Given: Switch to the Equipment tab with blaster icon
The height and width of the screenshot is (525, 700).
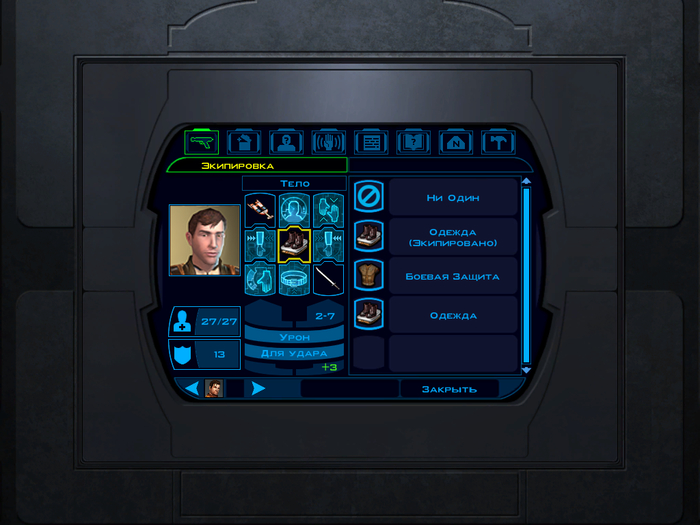Looking at the screenshot, I should pyautogui.click(x=201, y=142).
